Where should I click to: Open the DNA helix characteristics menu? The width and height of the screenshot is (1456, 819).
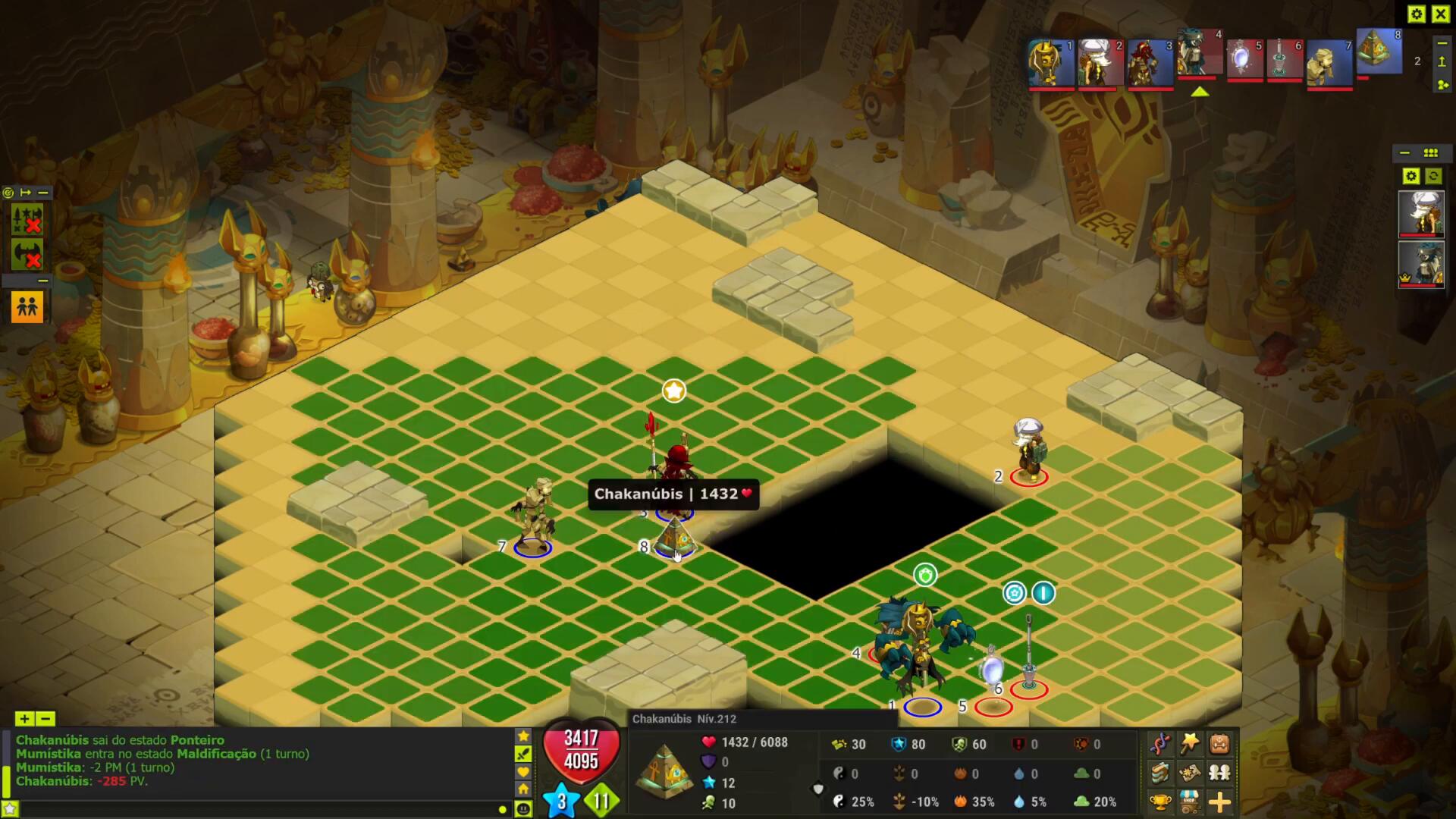(x=1160, y=743)
